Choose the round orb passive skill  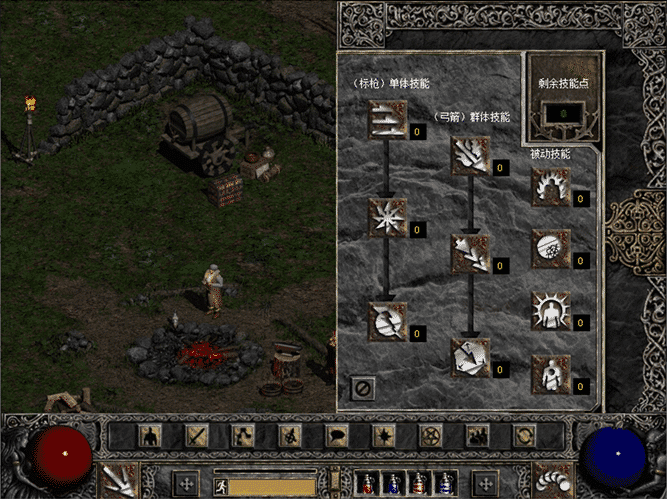pyautogui.click(x=550, y=247)
